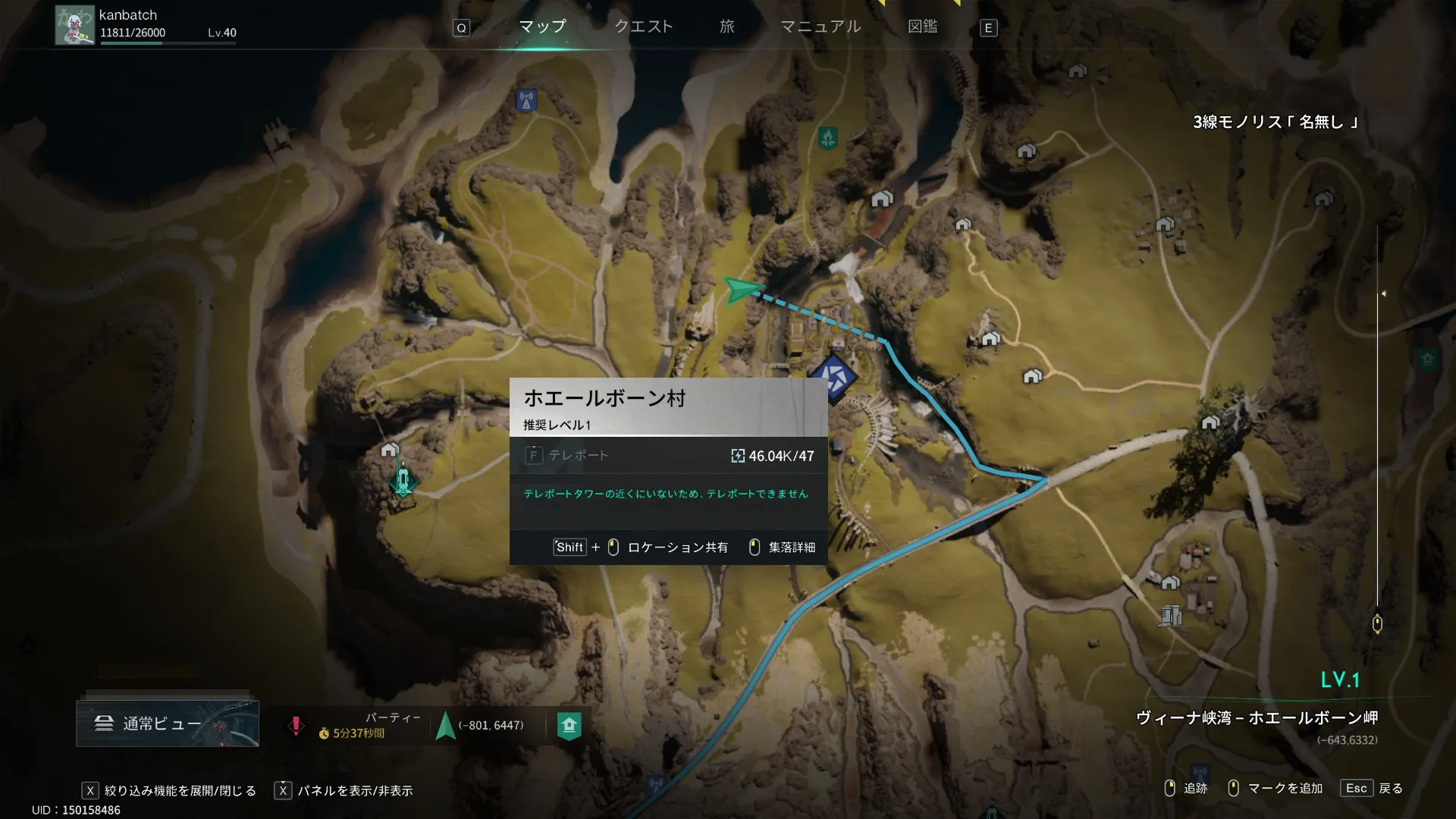Open the kanbatch player avatar
The width and height of the screenshot is (1456, 819).
coord(74,26)
